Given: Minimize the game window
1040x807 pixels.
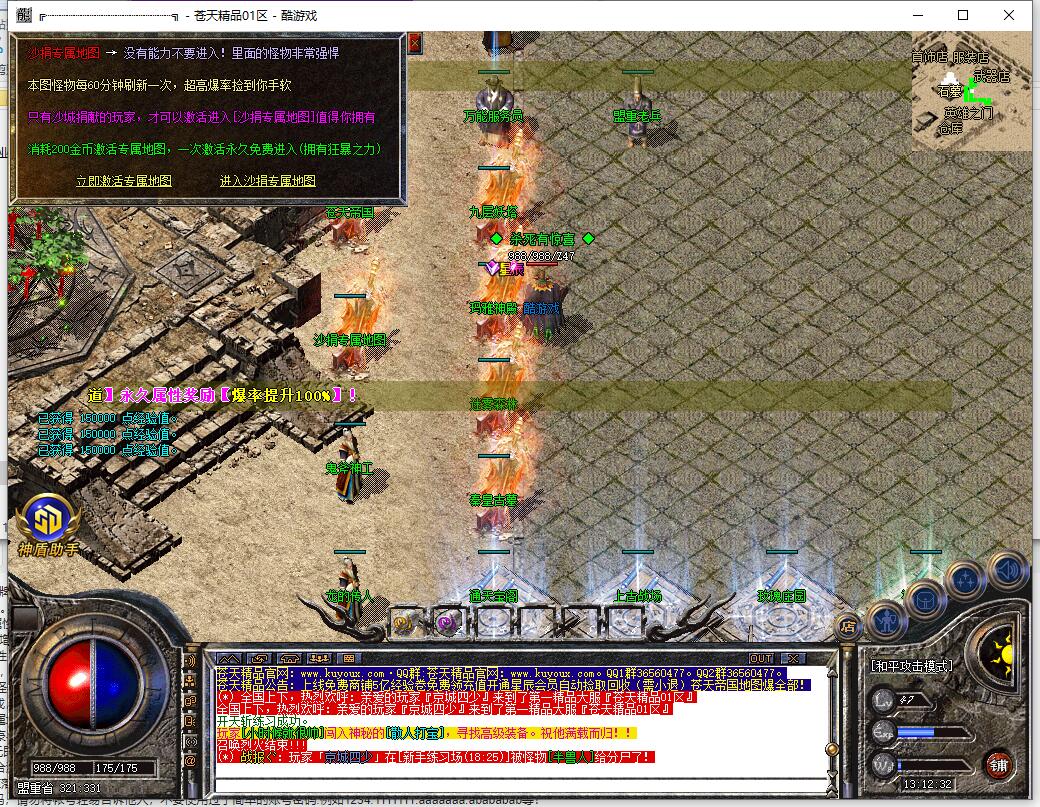Looking at the screenshot, I should [x=917, y=15].
